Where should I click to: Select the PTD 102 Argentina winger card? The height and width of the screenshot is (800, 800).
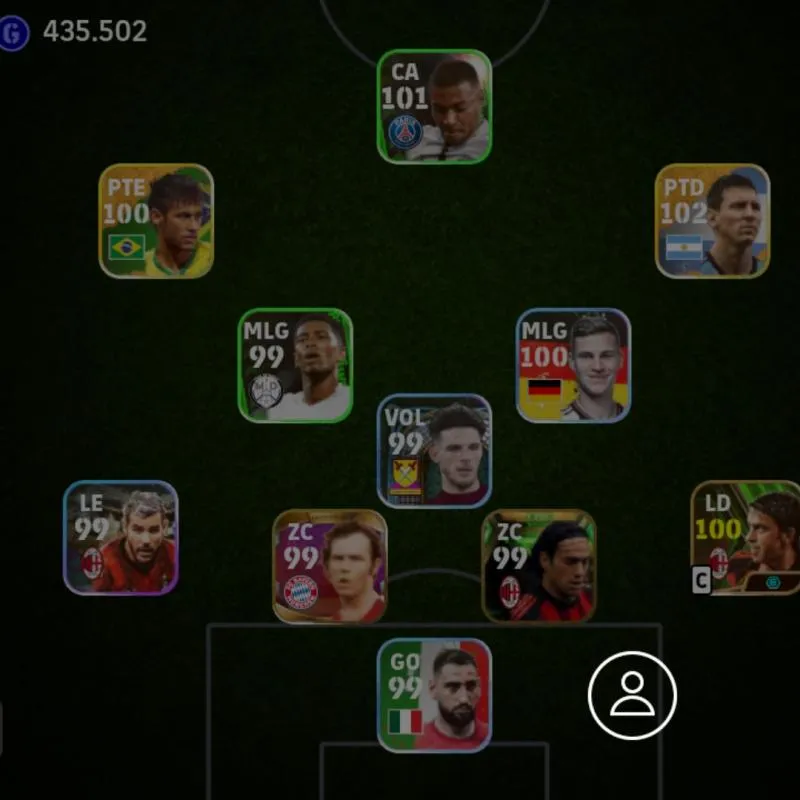pyautogui.click(x=712, y=221)
